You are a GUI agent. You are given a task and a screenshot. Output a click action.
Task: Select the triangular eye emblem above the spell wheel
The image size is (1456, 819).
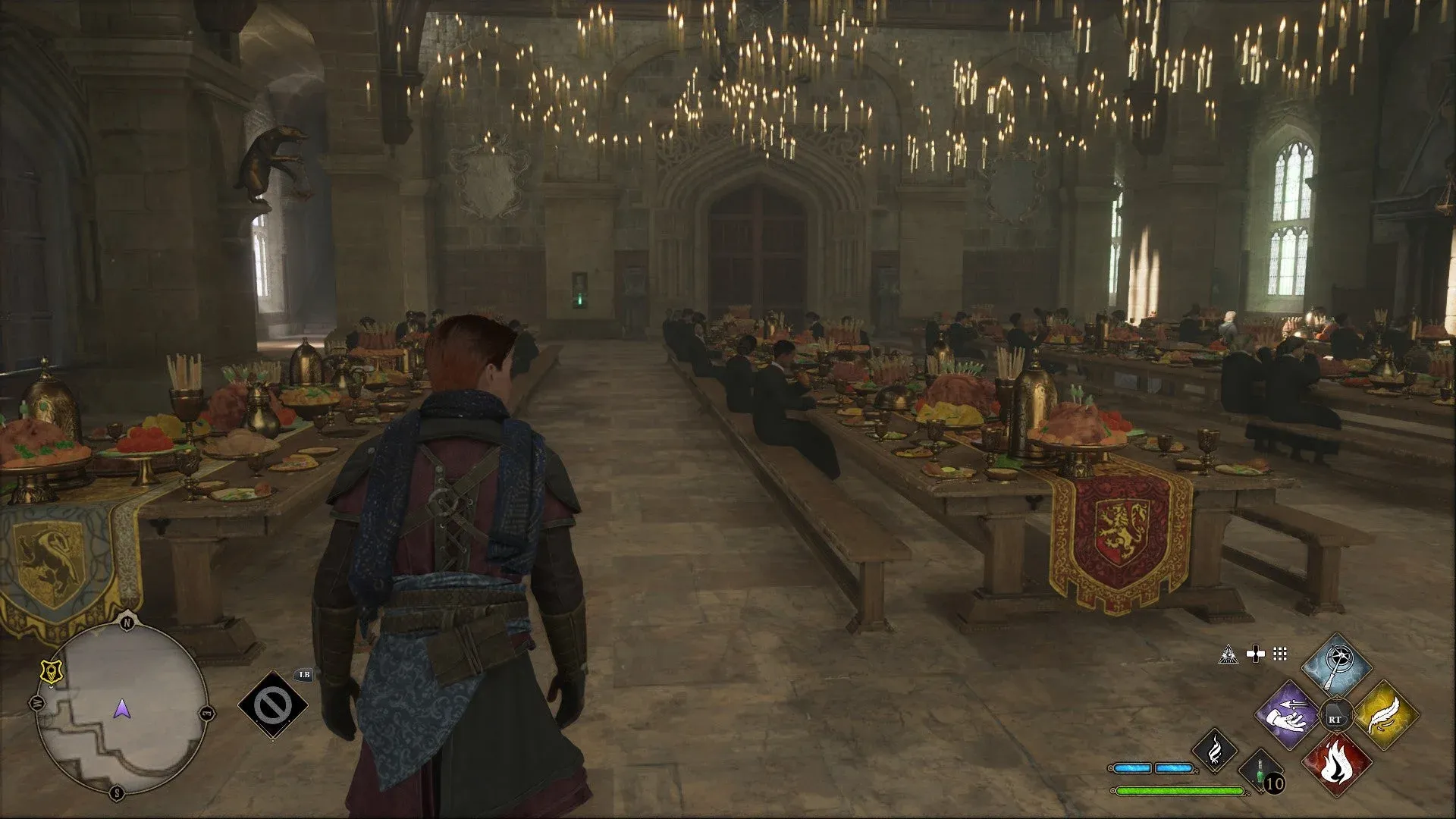pyautogui.click(x=1229, y=654)
